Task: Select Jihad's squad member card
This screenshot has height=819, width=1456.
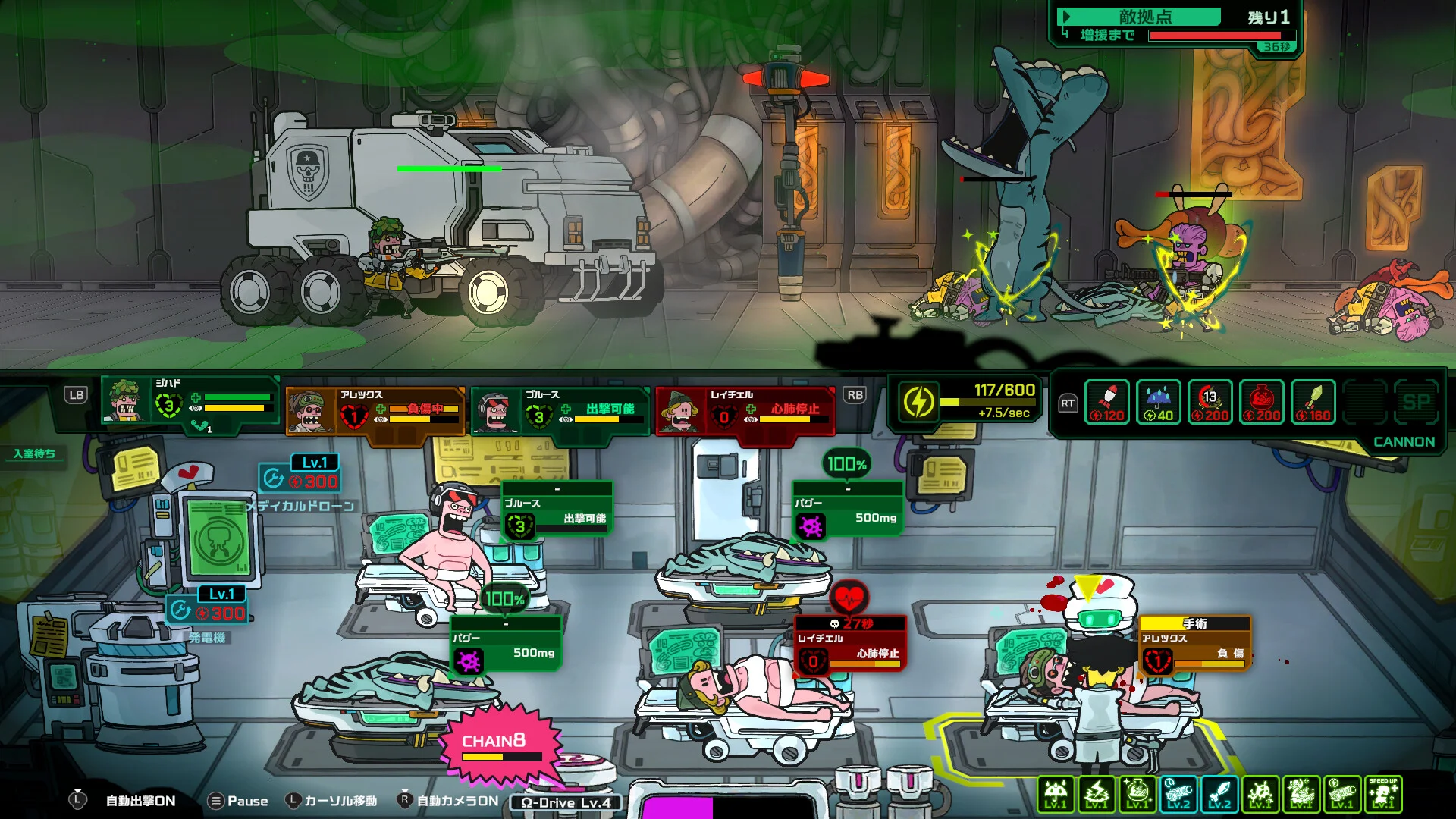Action: (190, 403)
